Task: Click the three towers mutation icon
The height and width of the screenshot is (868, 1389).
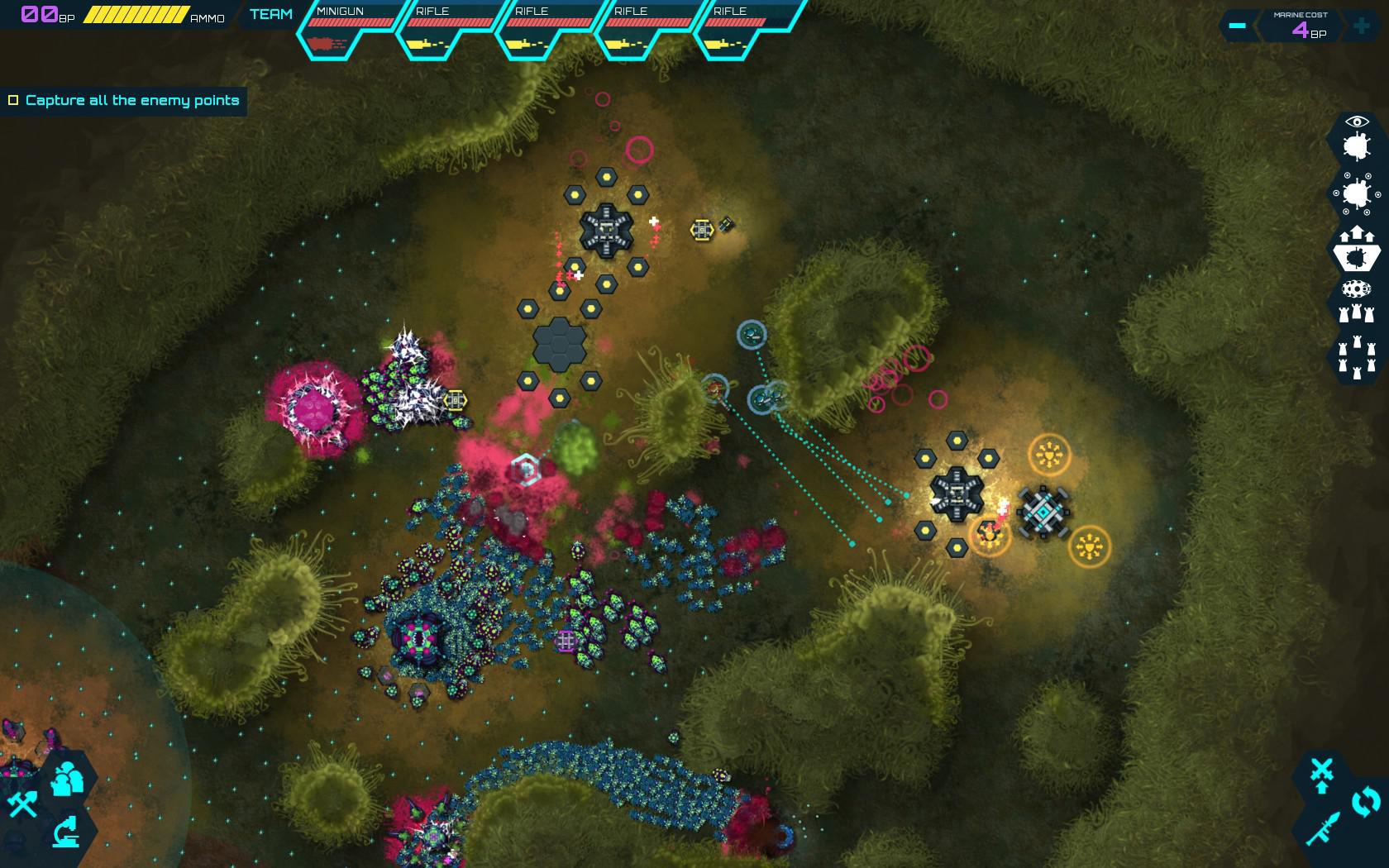Action: [1357, 313]
